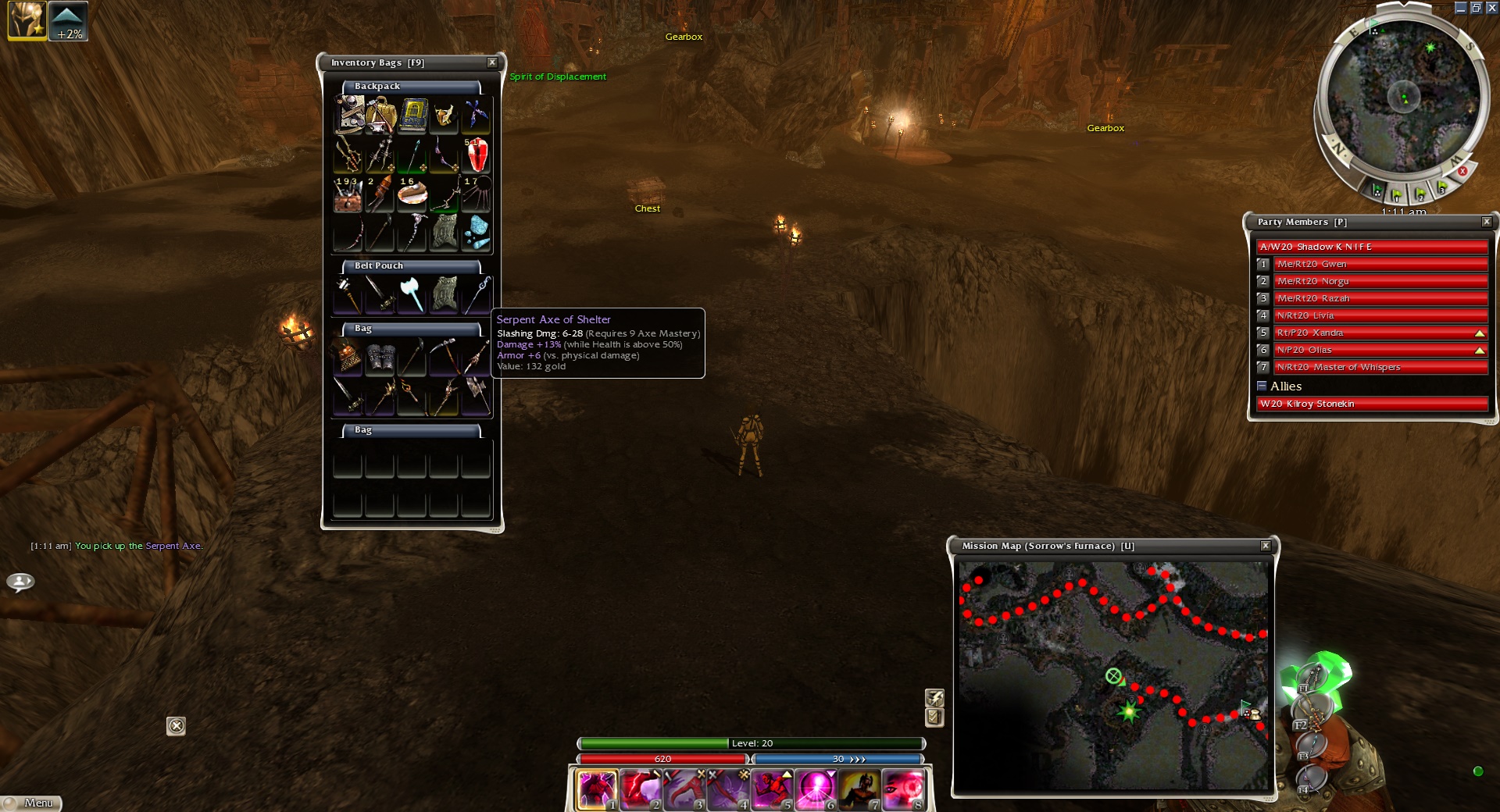The height and width of the screenshot is (812, 1500).
Task: Select the Serpent Axe in Belt Pouch
Action: (412, 294)
